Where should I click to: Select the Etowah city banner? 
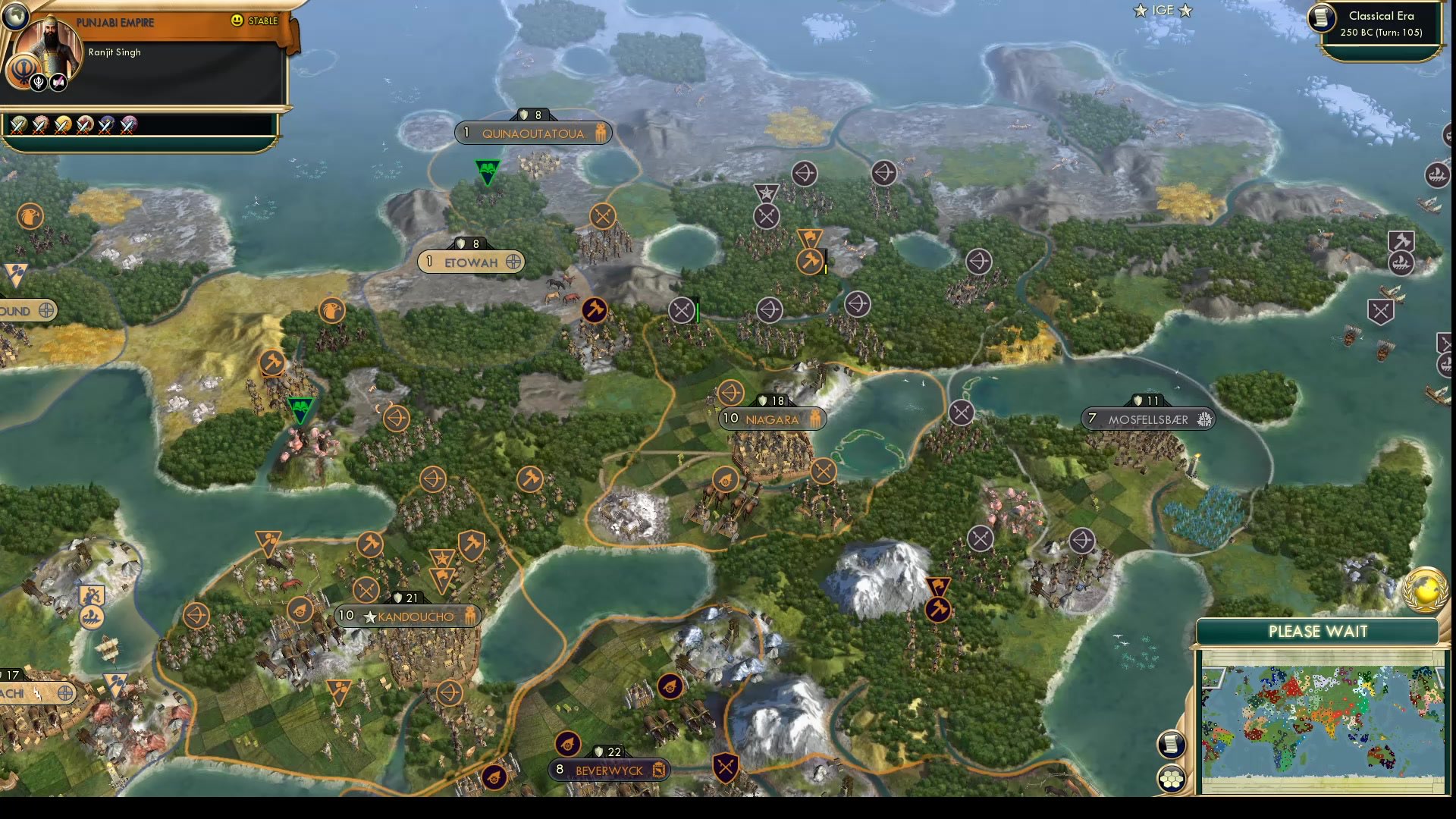point(470,261)
